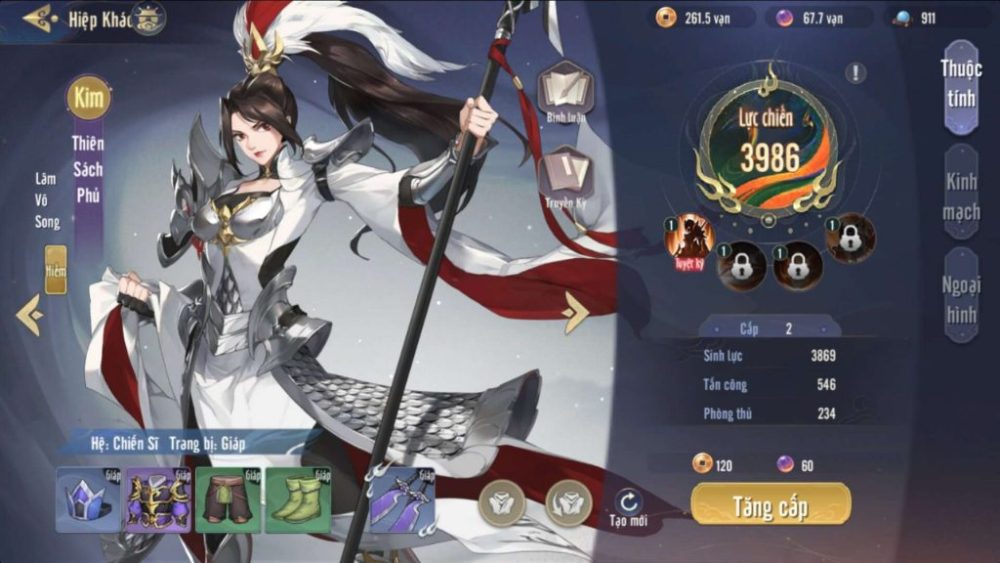Go back using the top-left arrow
Viewport: 1000px width, 563px height.
point(38,17)
